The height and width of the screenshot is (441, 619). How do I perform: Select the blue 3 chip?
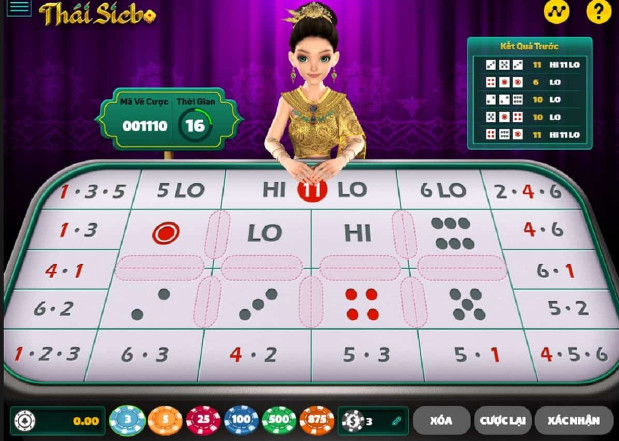click(x=127, y=421)
